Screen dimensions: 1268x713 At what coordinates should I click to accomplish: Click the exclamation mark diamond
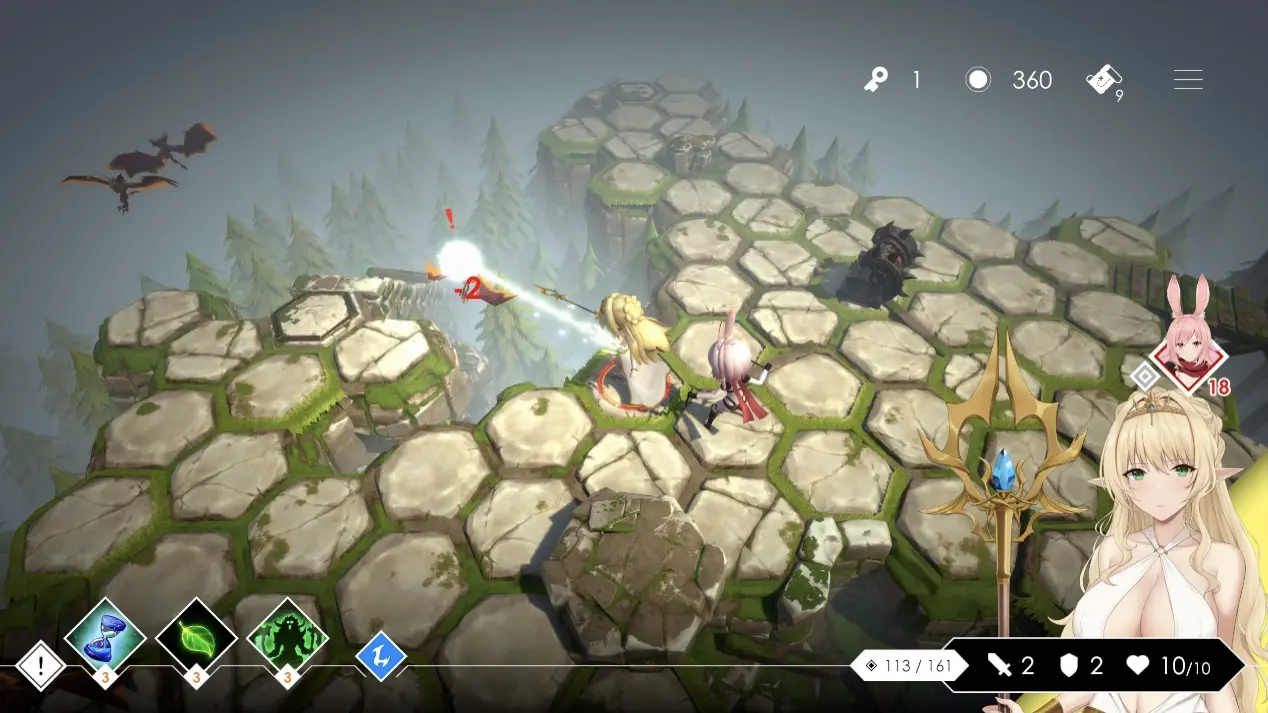point(41,665)
